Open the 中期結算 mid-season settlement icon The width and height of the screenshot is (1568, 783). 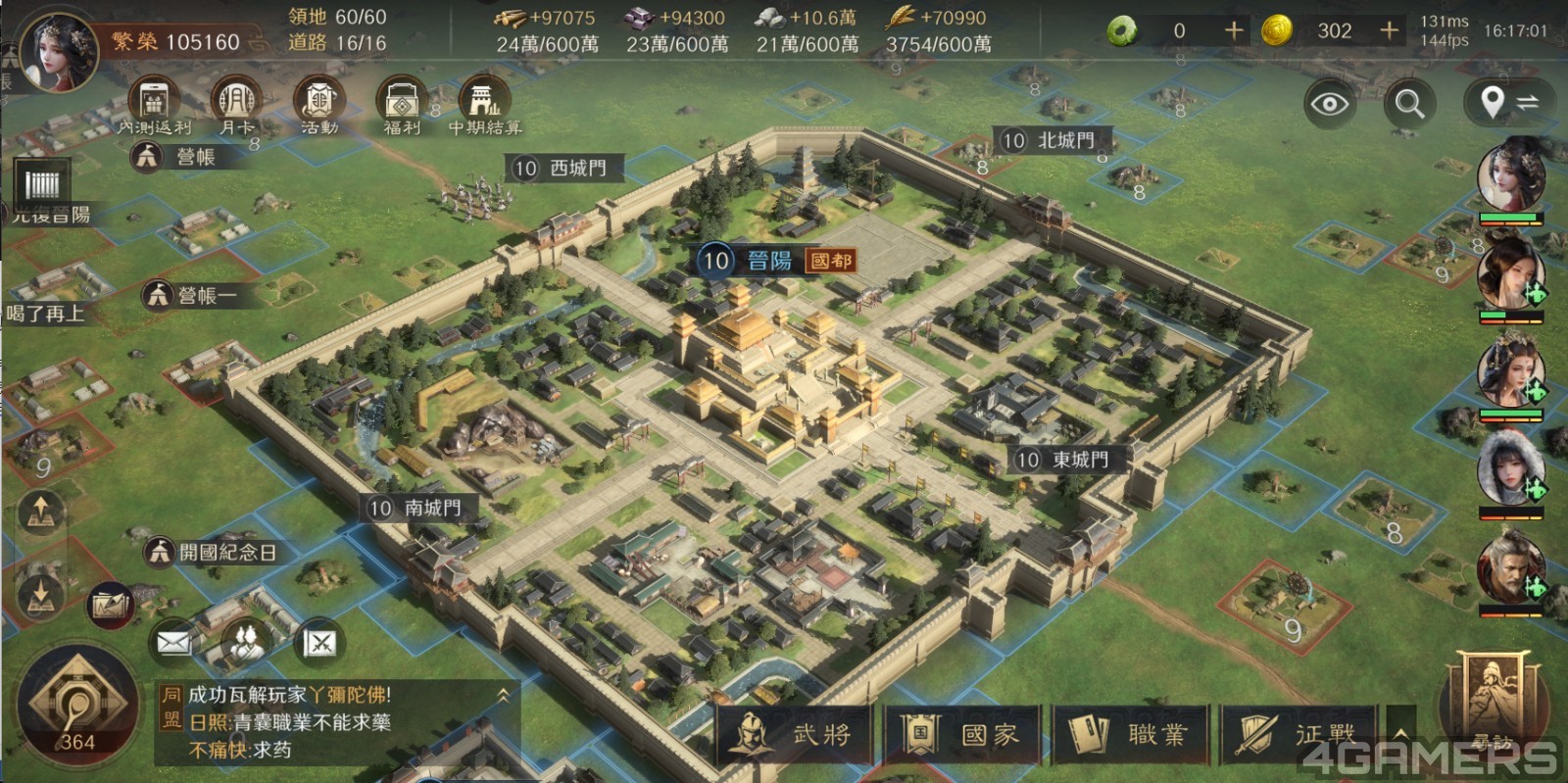coord(485,104)
